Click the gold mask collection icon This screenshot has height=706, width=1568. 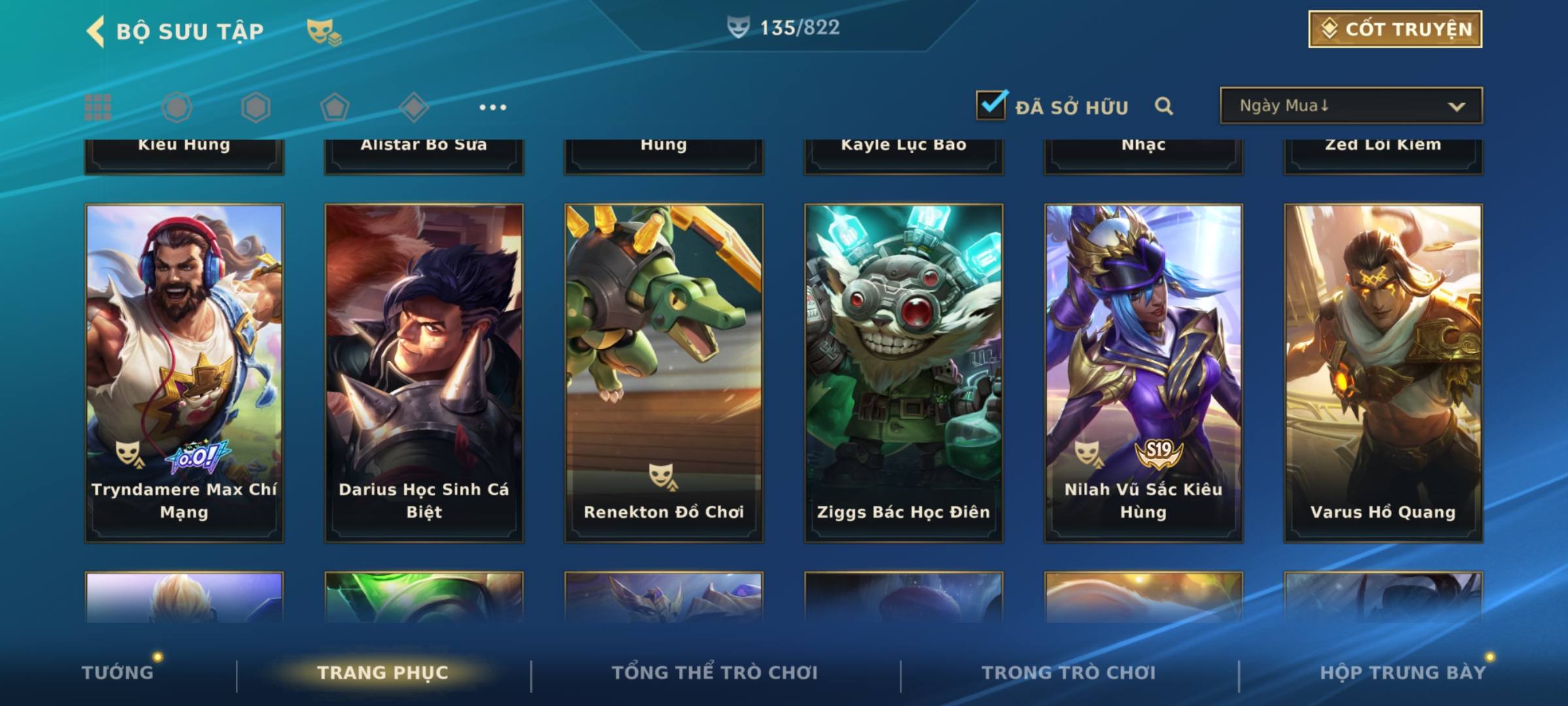(323, 31)
